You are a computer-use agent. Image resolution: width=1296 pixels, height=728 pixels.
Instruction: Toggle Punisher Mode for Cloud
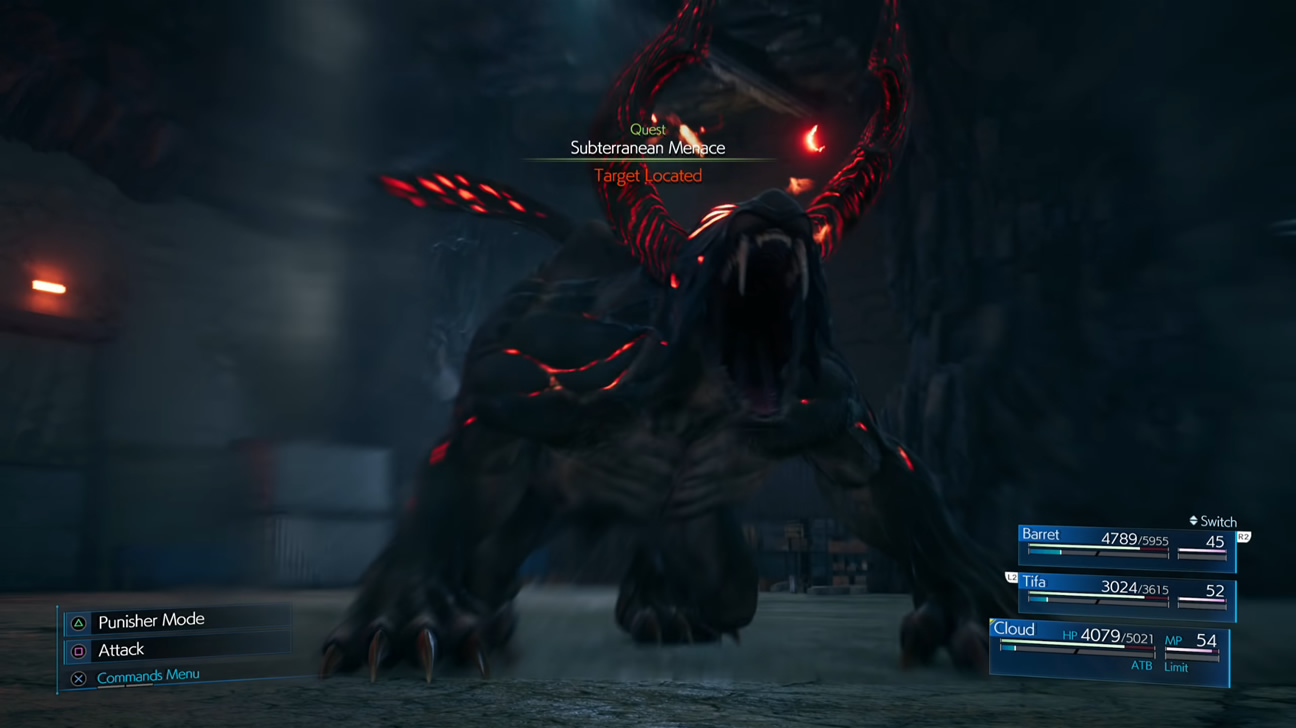150,621
